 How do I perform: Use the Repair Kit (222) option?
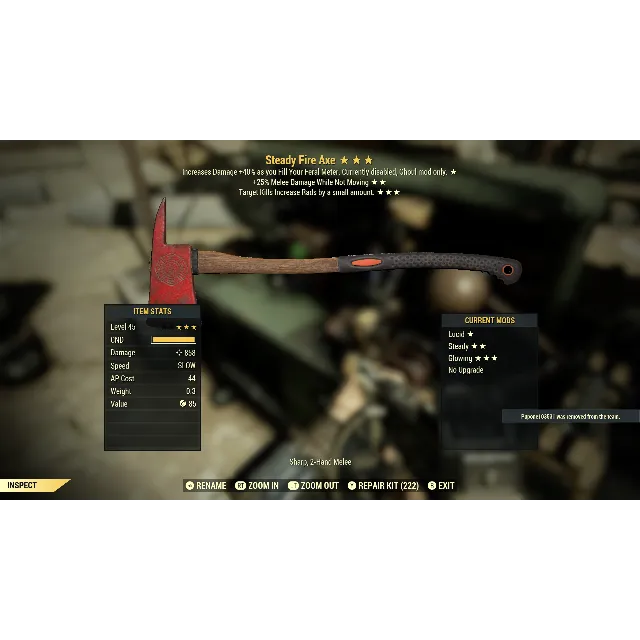[384, 486]
